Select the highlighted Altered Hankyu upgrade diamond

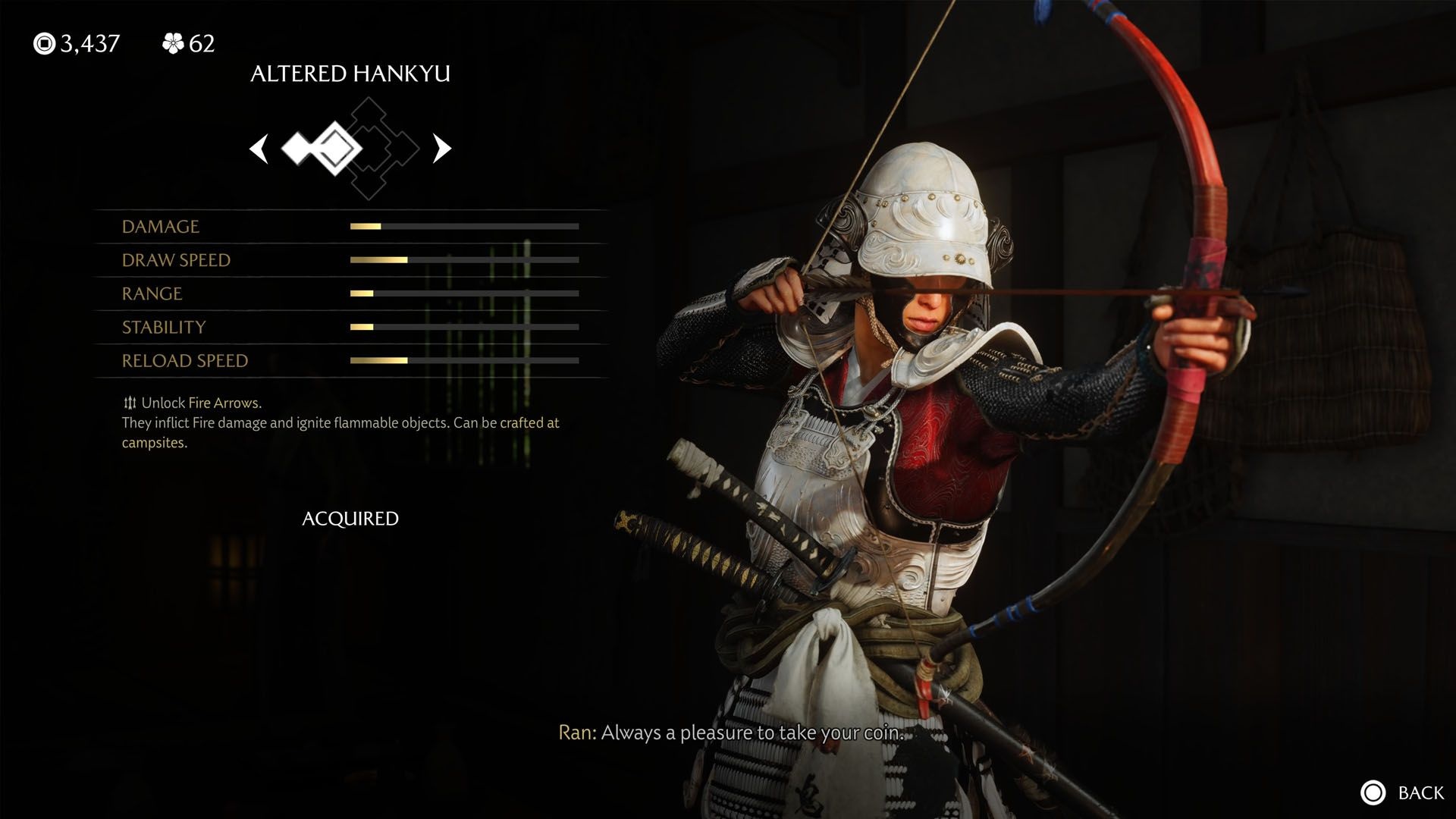pyautogui.click(x=334, y=149)
